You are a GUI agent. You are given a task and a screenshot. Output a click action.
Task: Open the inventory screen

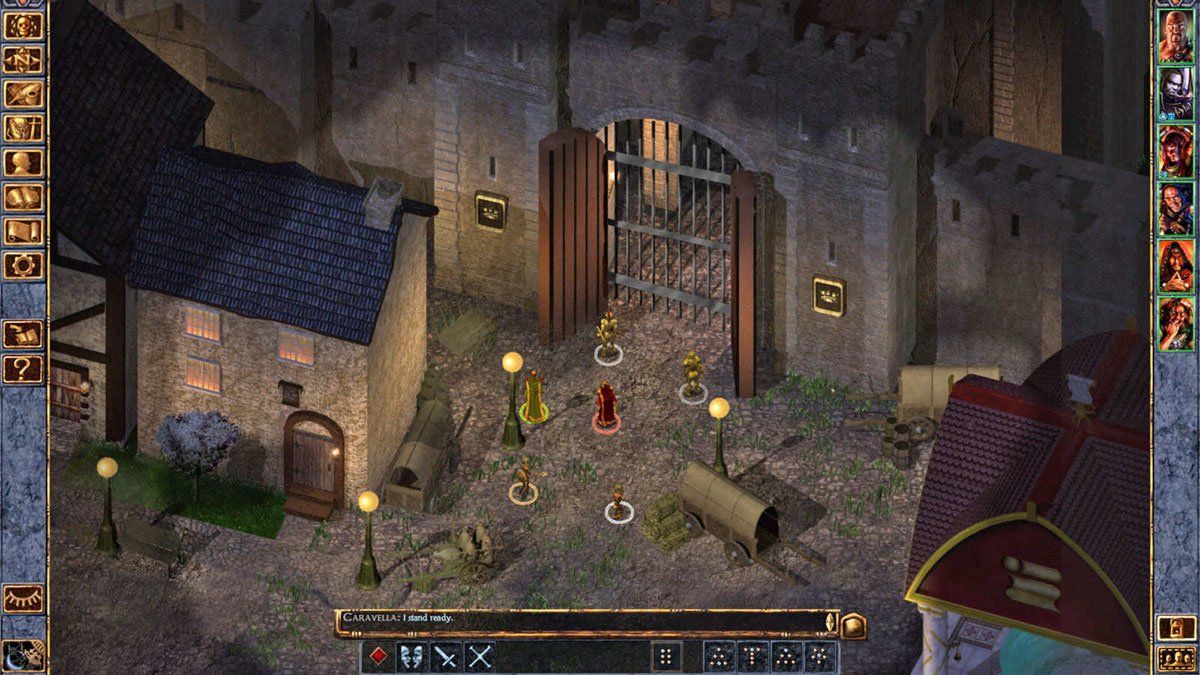23,128
